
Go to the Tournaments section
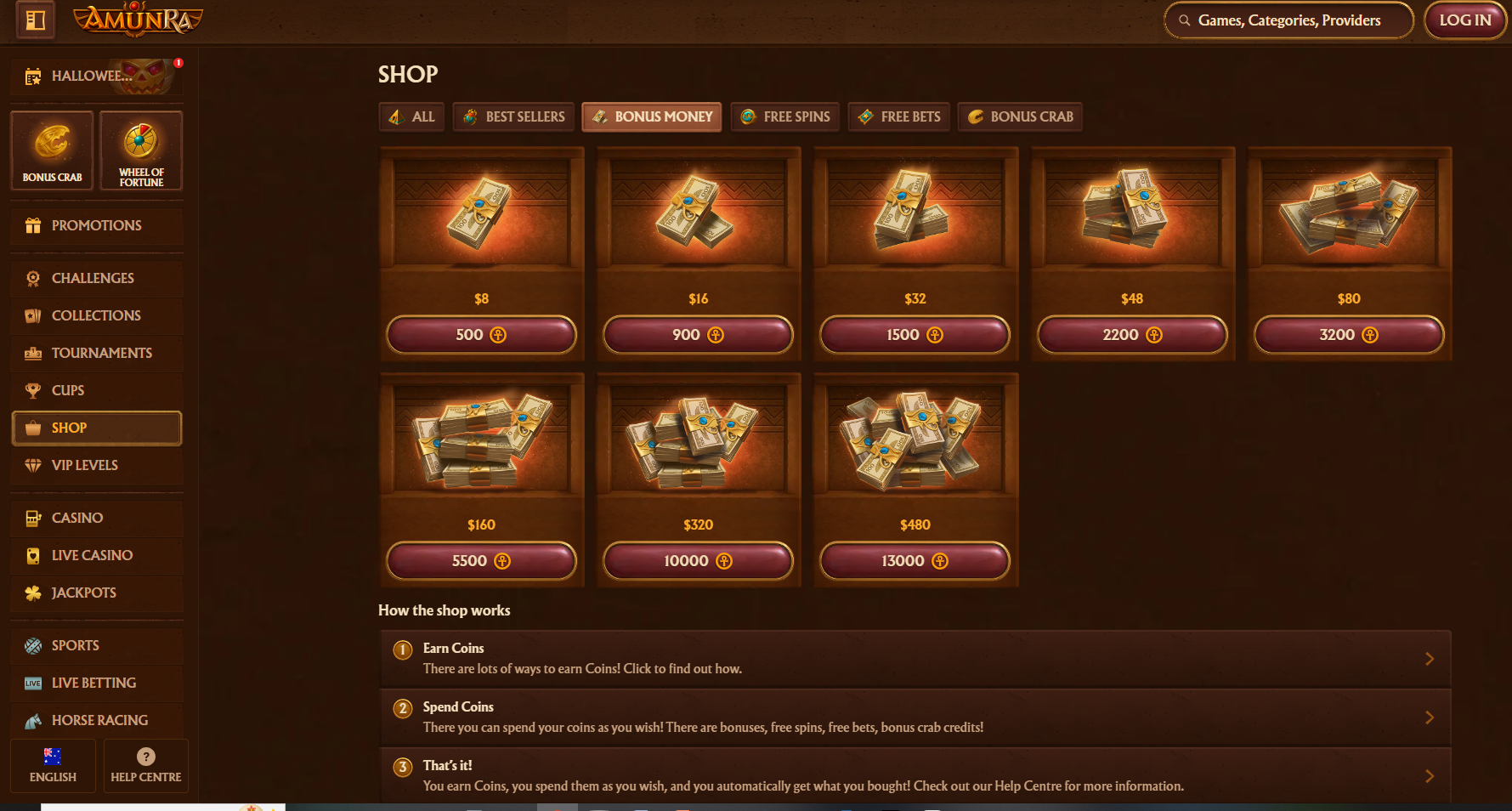(101, 353)
